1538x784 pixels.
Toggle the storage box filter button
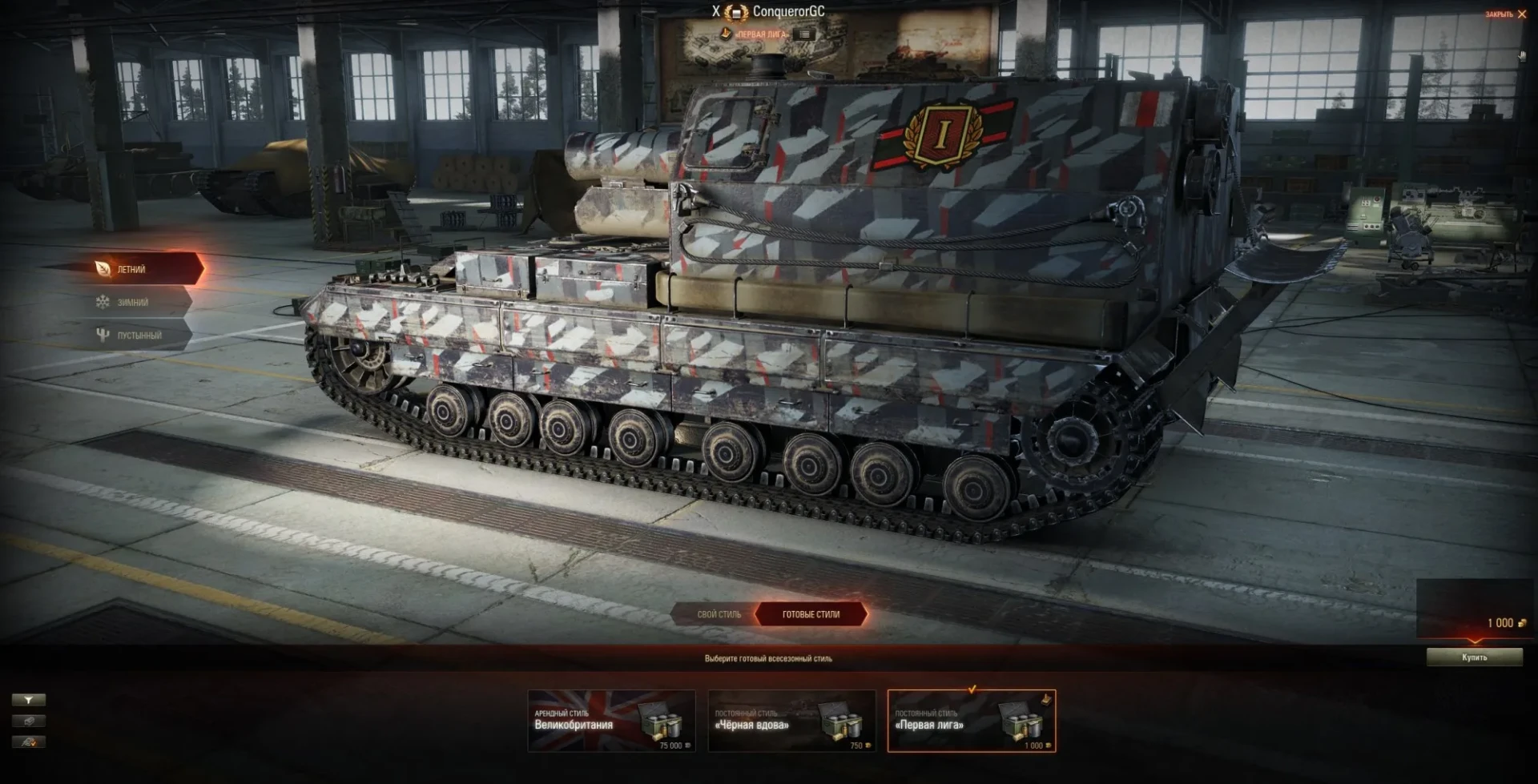pyautogui.click(x=28, y=721)
